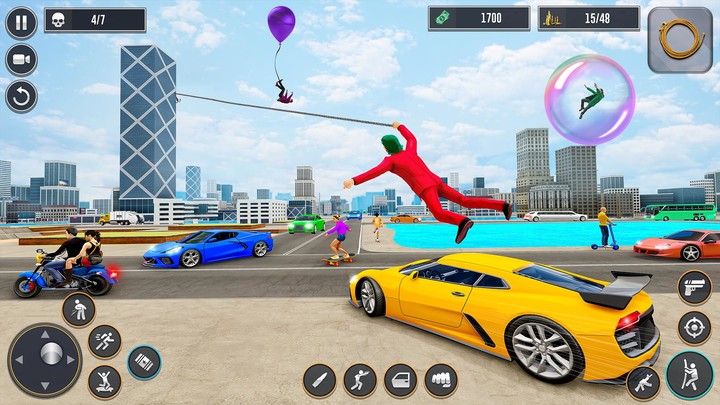This screenshot has height=405, width=720.
Task: Use the rope swing action button
Action: pos(689,375)
